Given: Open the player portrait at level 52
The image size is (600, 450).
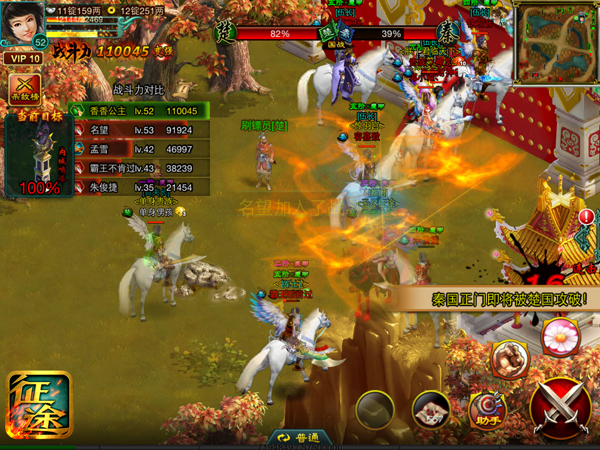Looking at the screenshot, I should 24,22.
